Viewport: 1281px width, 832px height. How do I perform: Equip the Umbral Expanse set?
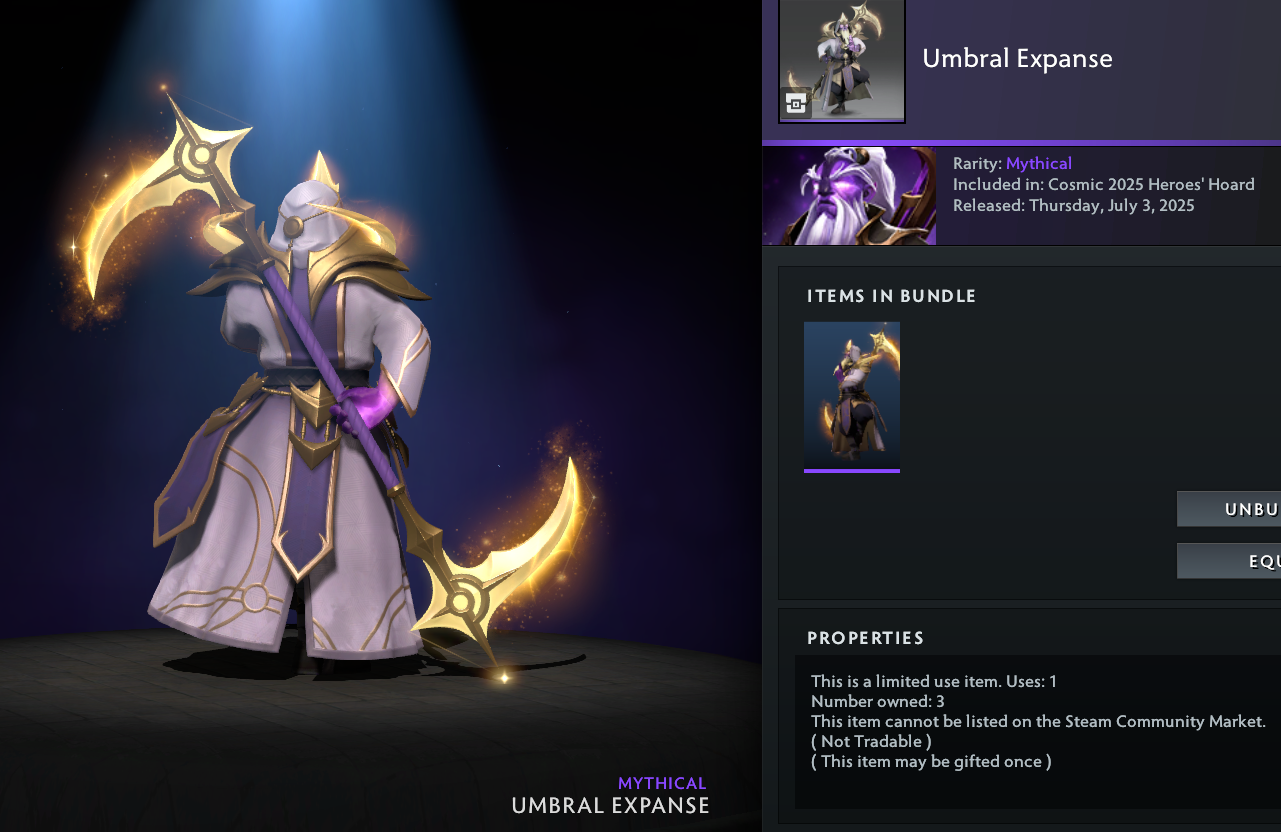[x=1229, y=561]
